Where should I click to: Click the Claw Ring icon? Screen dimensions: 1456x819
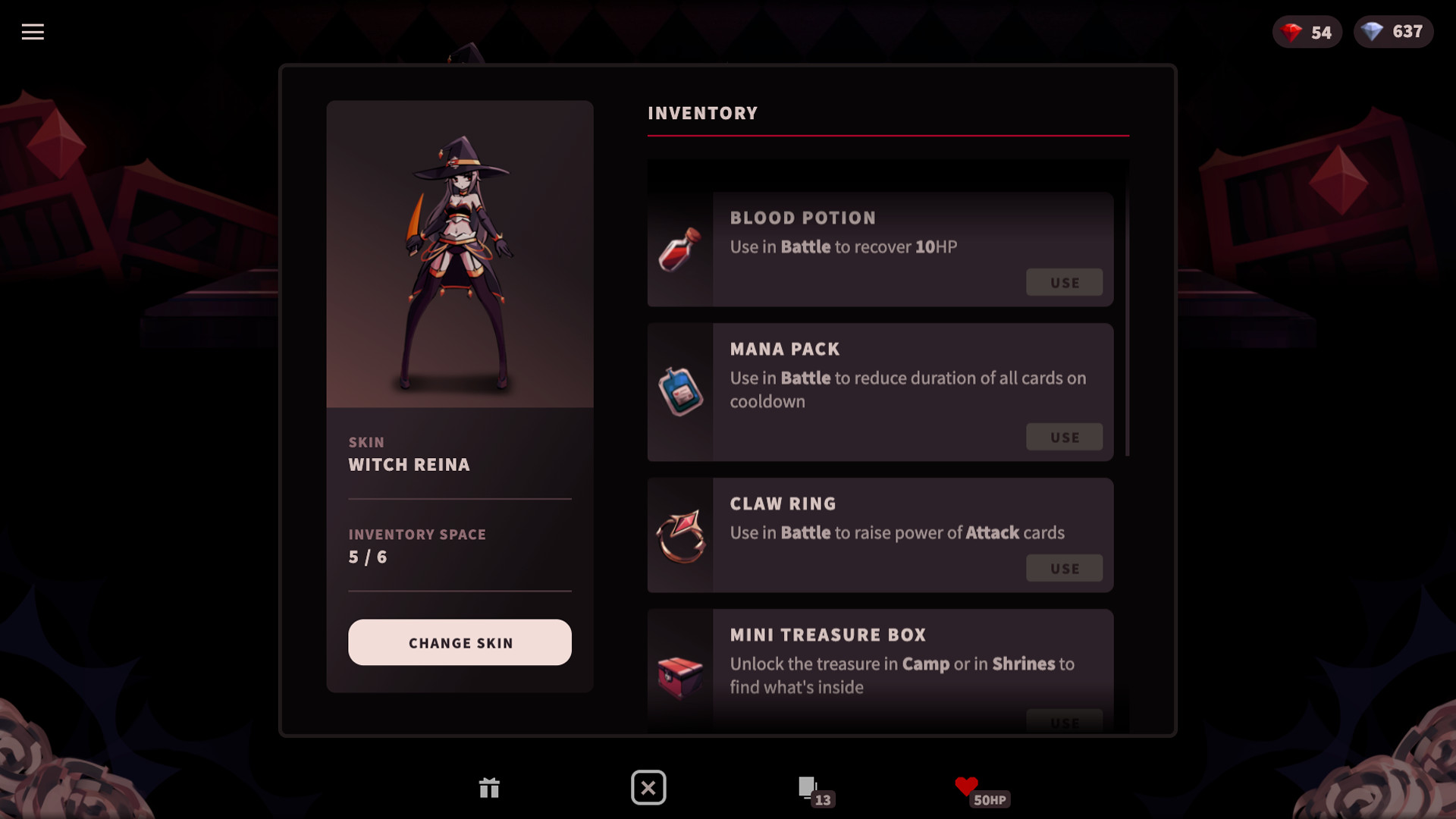(680, 535)
